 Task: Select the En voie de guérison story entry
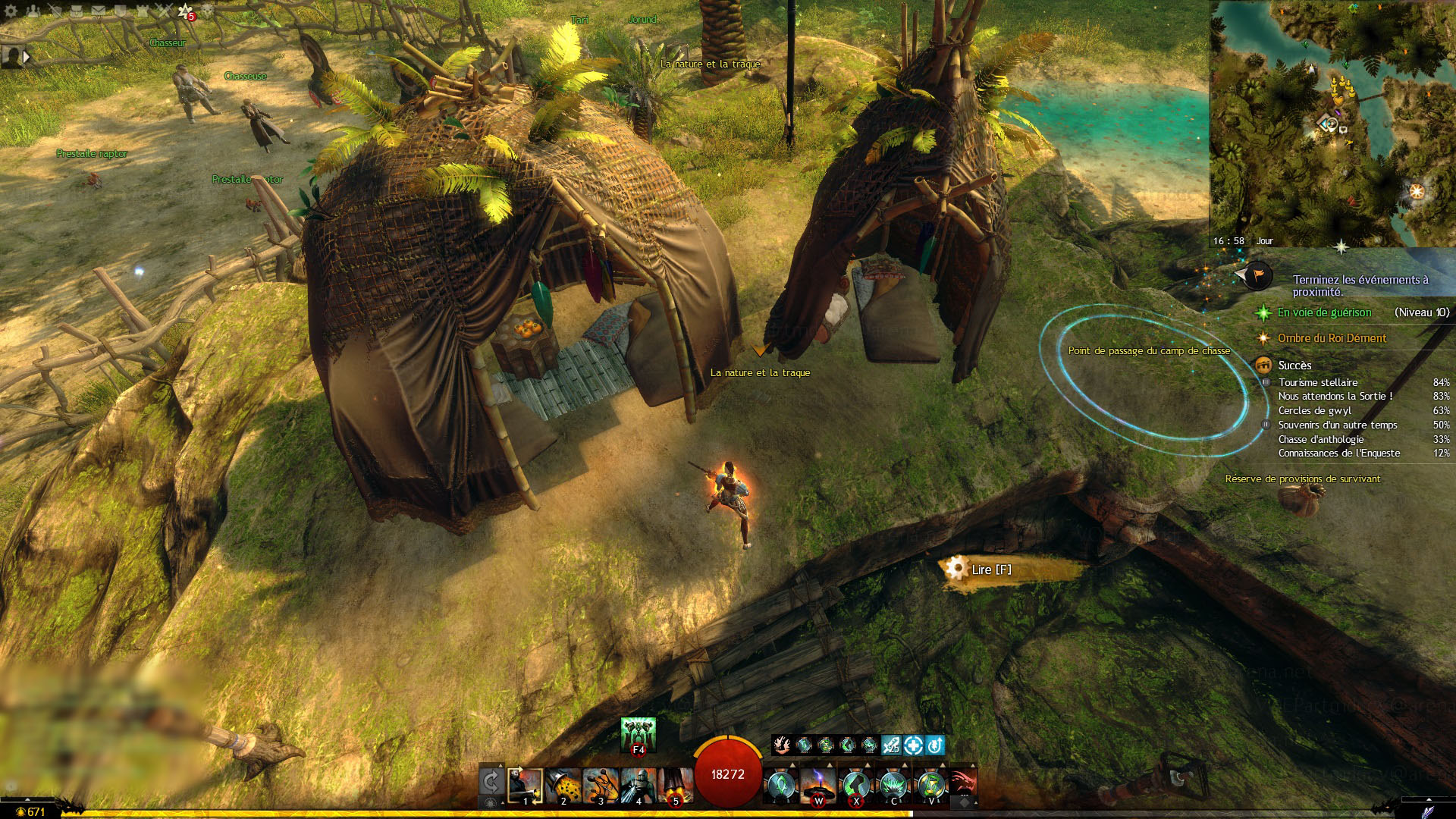[1324, 312]
